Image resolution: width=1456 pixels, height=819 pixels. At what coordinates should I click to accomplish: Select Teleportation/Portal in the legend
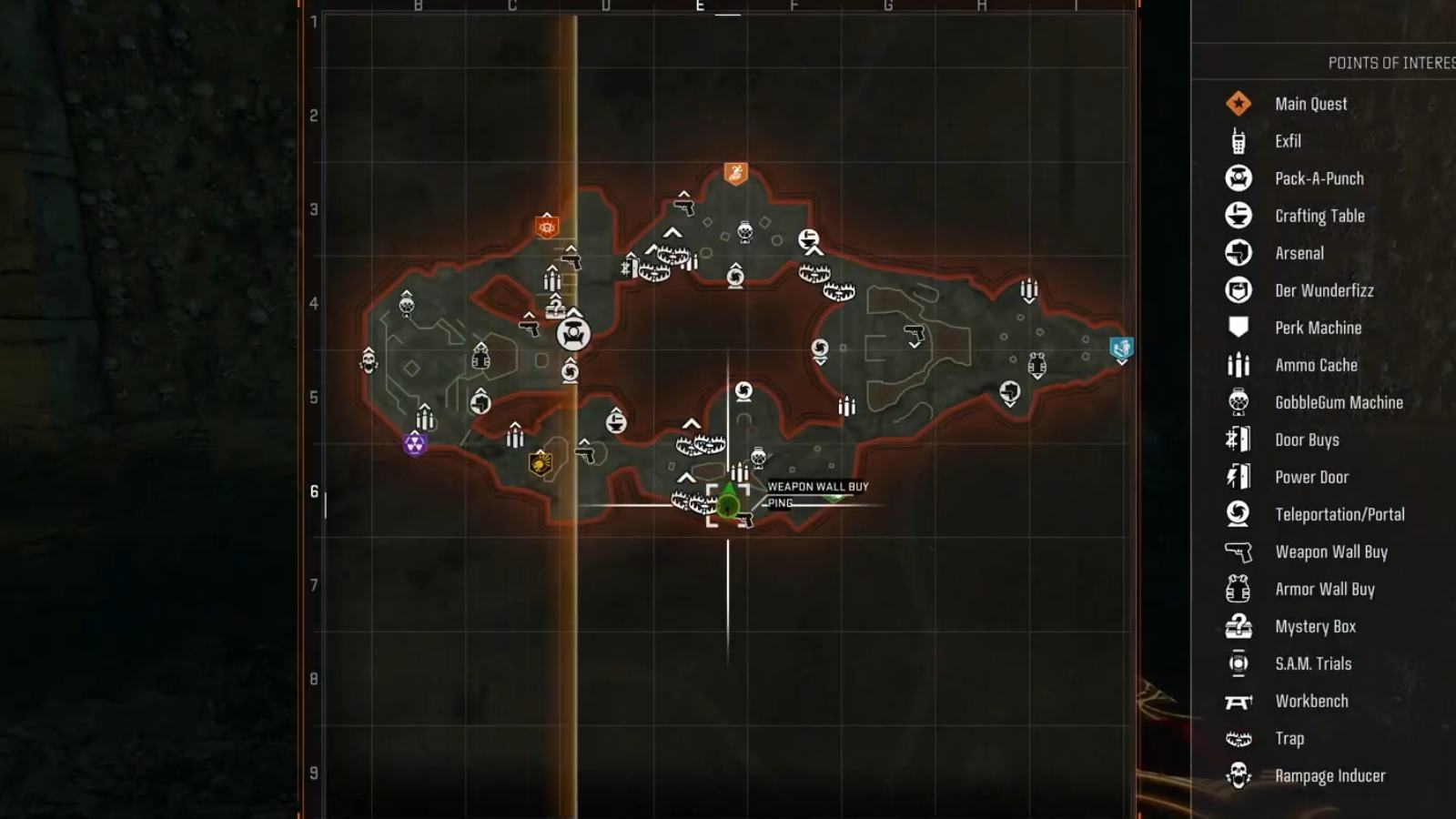click(x=1340, y=514)
